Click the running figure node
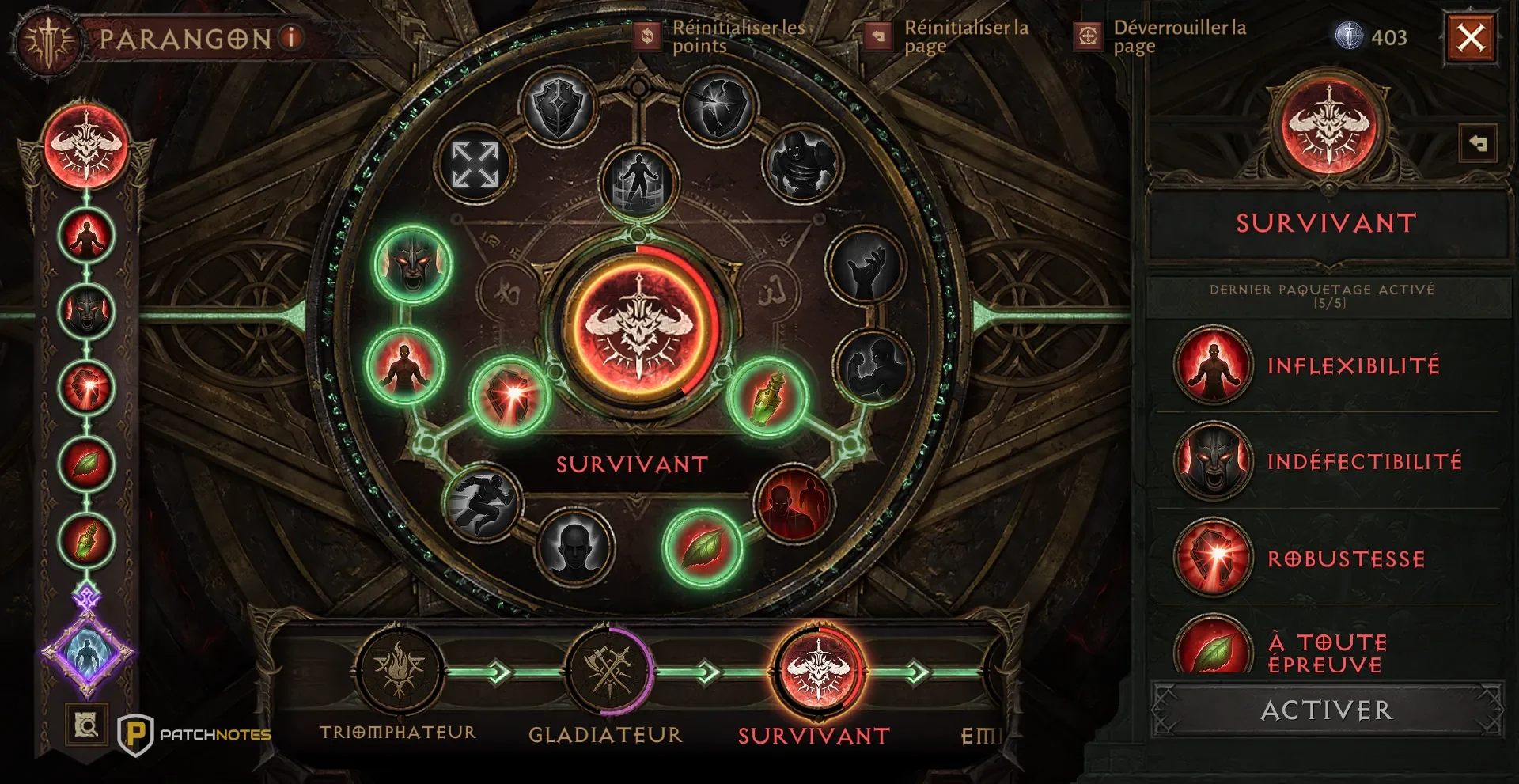 coord(481,502)
